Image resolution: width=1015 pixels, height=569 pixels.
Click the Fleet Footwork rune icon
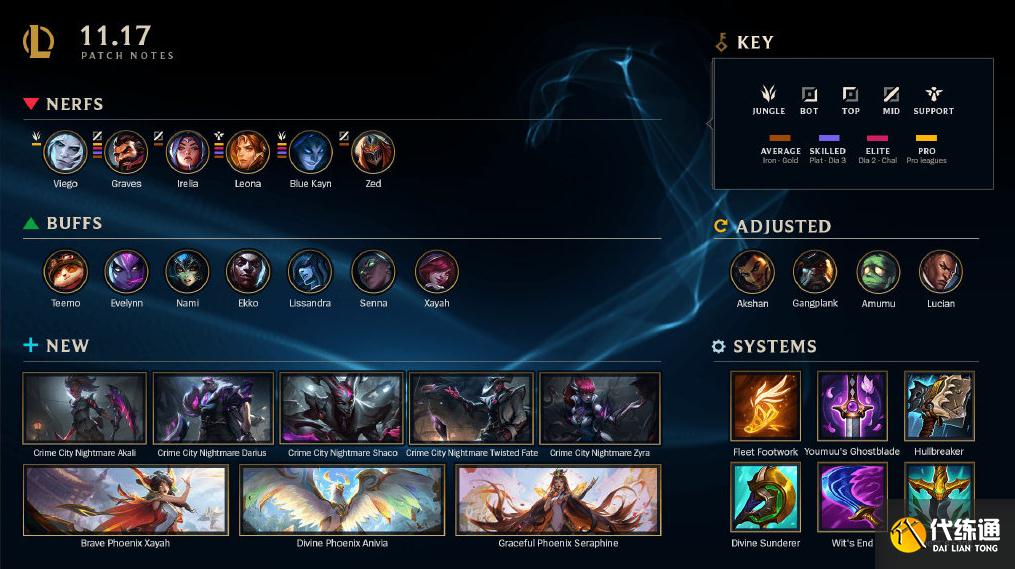click(765, 407)
